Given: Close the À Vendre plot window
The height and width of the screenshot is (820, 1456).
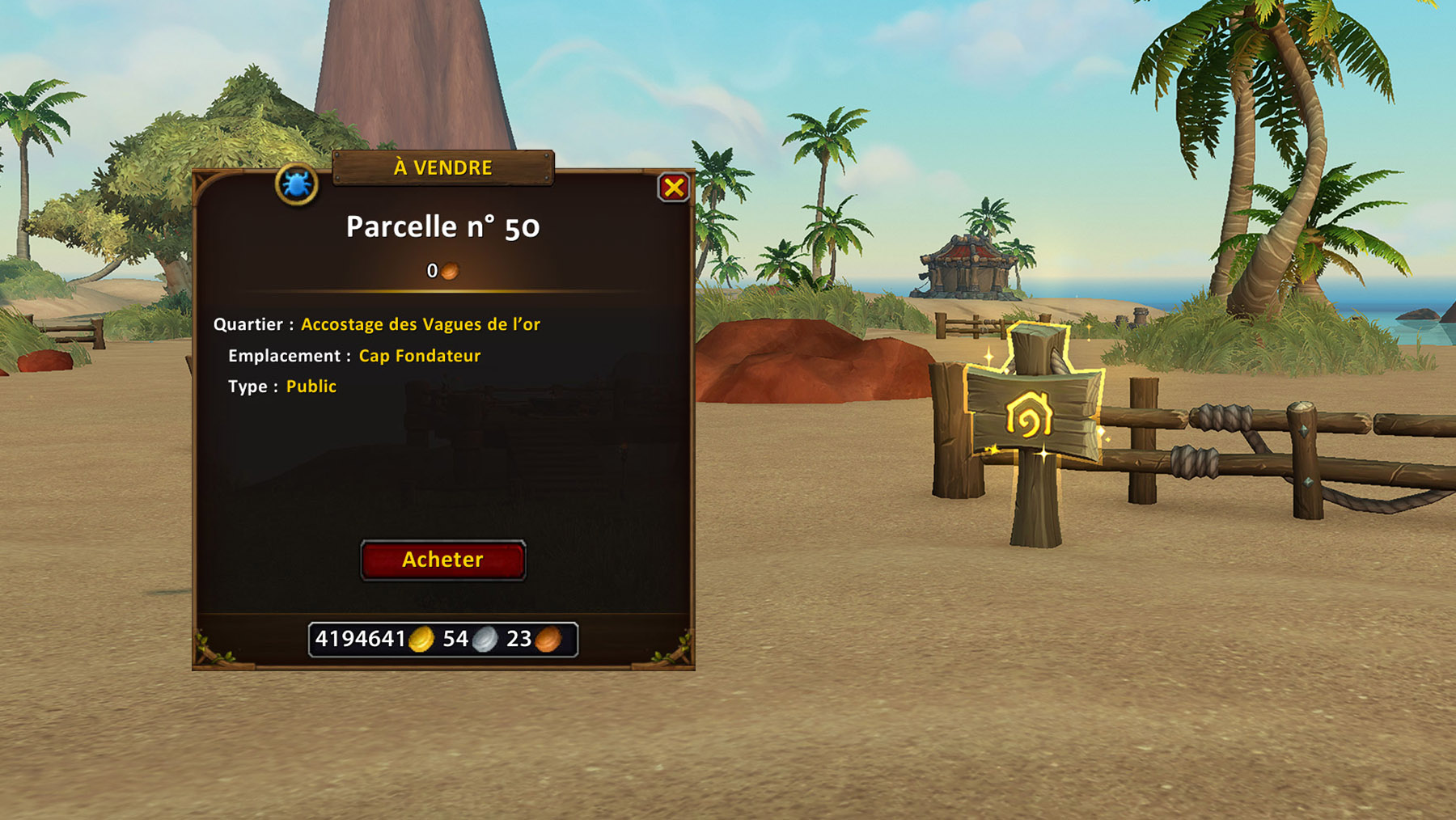Looking at the screenshot, I should click(x=673, y=188).
